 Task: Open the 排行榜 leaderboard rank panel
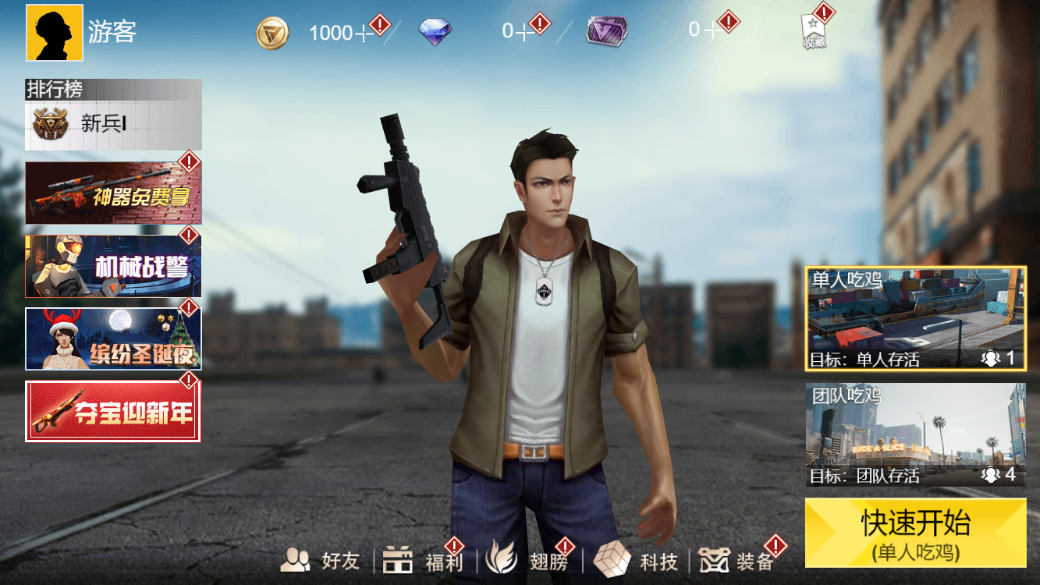tap(113, 115)
